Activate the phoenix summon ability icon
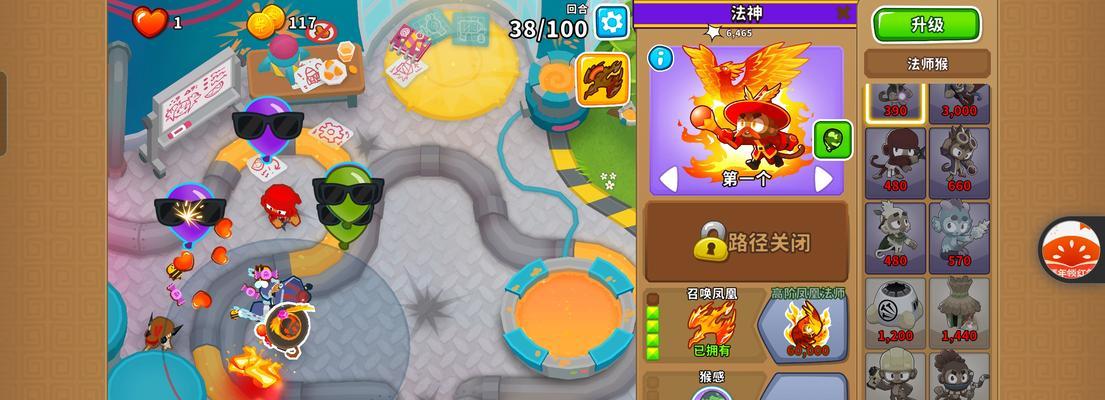The width and height of the screenshot is (1105, 400). [603, 78]
